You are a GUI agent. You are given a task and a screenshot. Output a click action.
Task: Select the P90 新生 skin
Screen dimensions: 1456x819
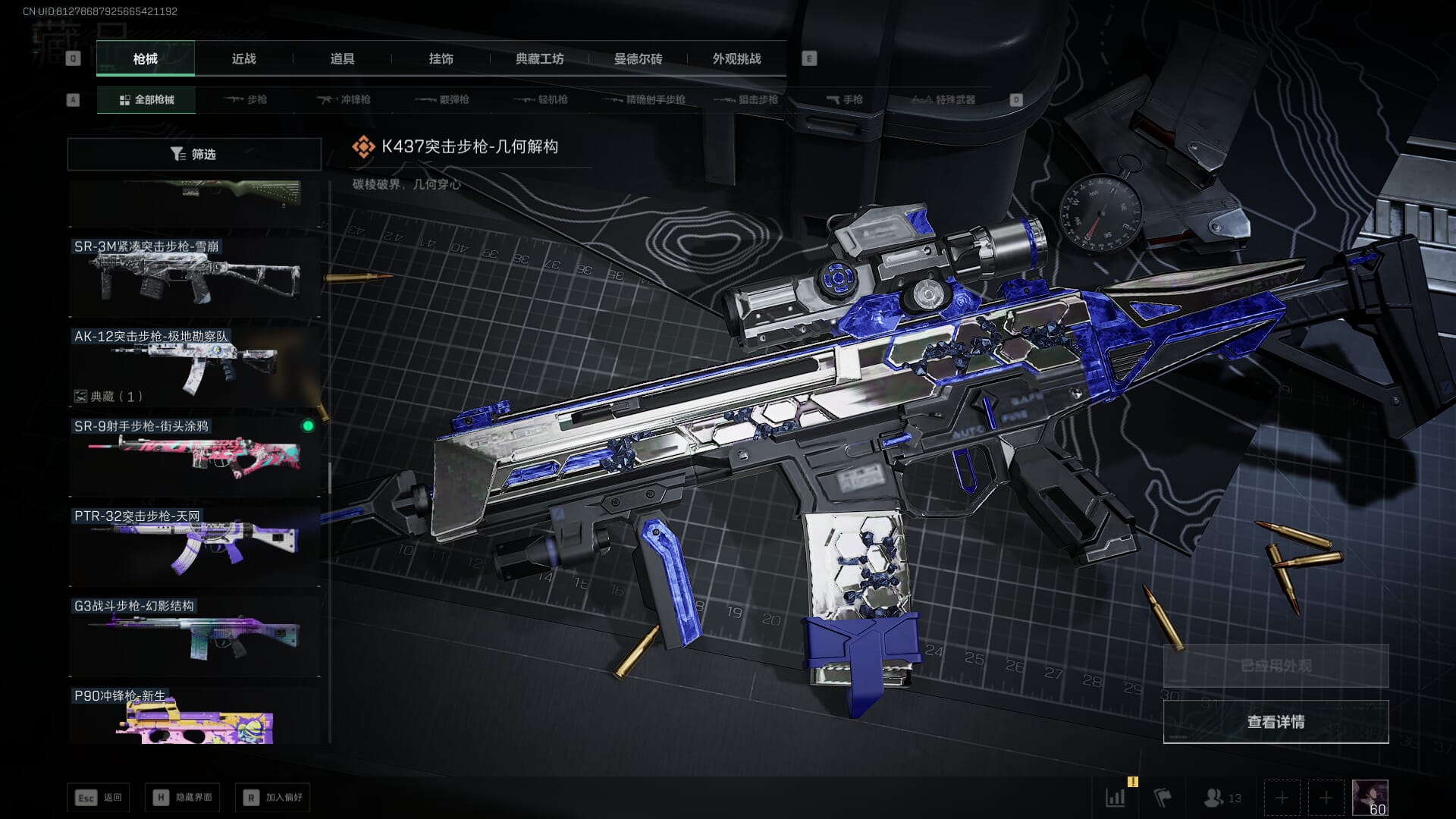(x=194, y=717)
